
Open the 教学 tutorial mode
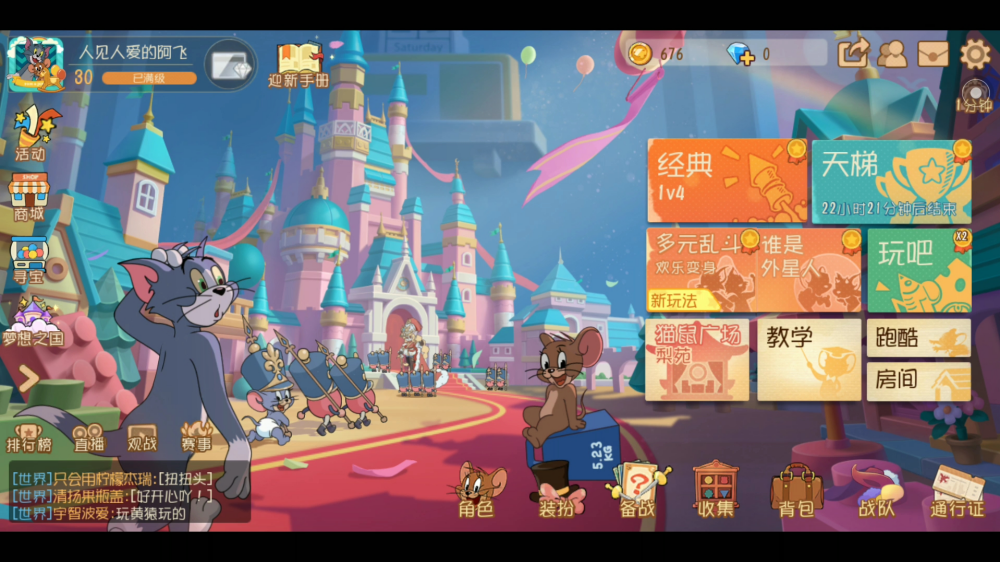click(808, 360)
